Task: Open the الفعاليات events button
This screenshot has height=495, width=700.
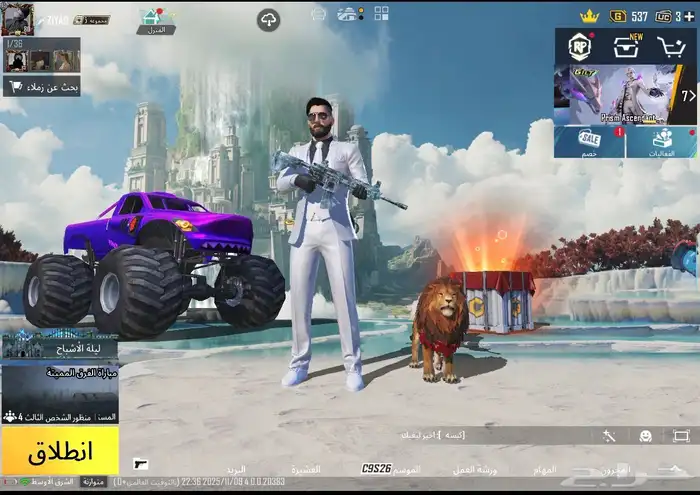Action: [661, 141]
